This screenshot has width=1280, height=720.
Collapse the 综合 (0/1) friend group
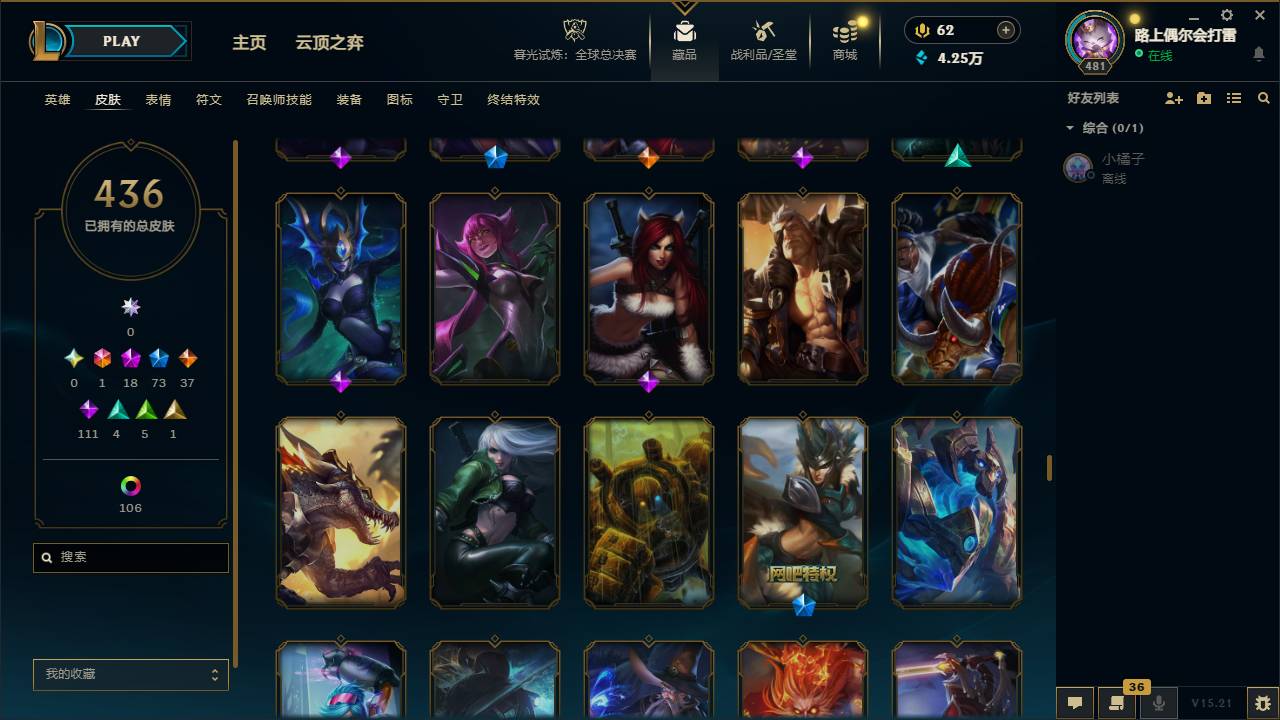[x=1069, y=127]
